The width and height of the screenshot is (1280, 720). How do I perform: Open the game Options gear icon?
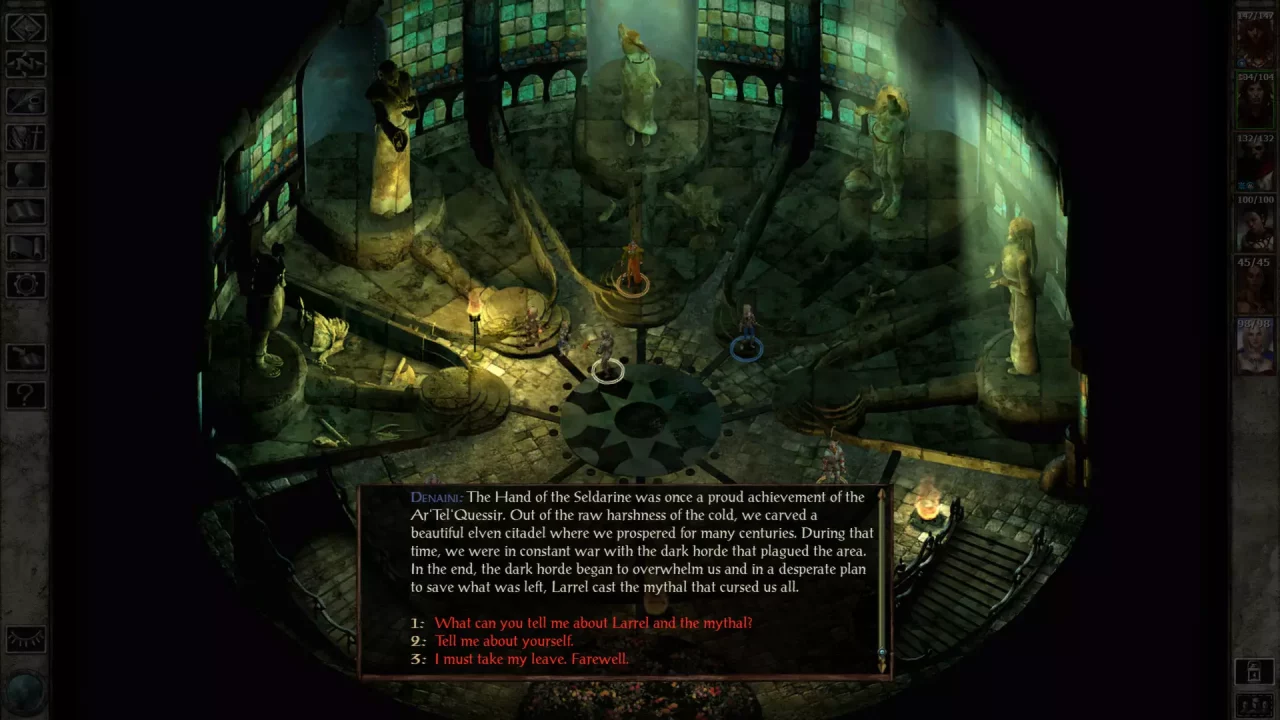[x=25, y=283]
